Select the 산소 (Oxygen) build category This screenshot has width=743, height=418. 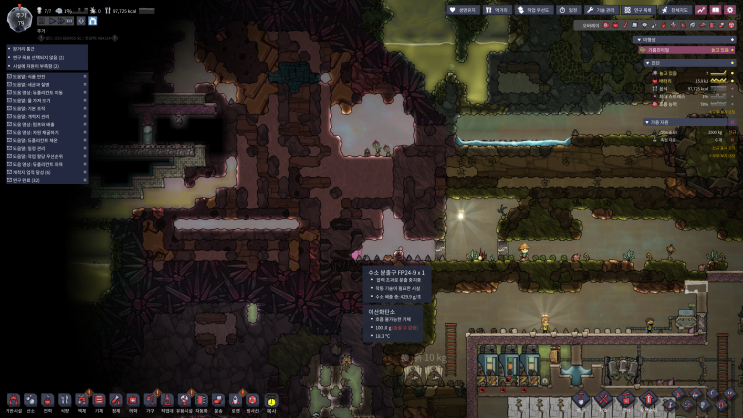(x=30, y=402)
